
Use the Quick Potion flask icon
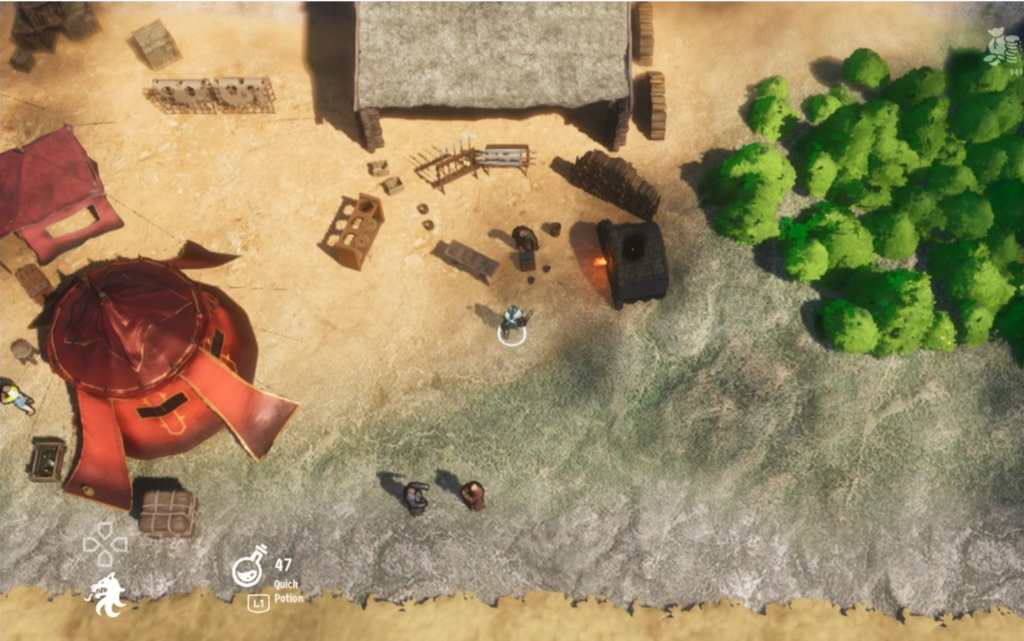(250, 567)
